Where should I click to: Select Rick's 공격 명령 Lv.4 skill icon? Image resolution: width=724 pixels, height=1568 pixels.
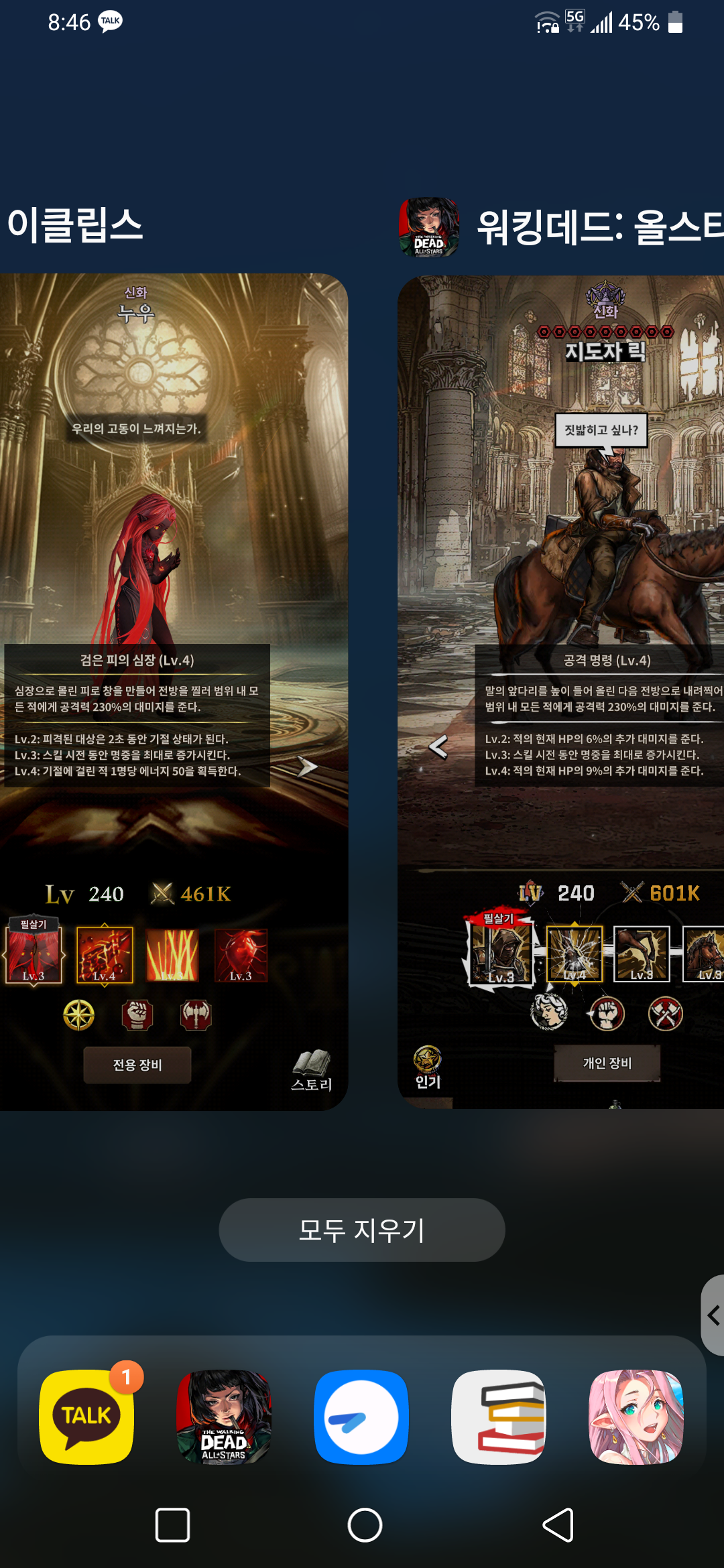575,954
